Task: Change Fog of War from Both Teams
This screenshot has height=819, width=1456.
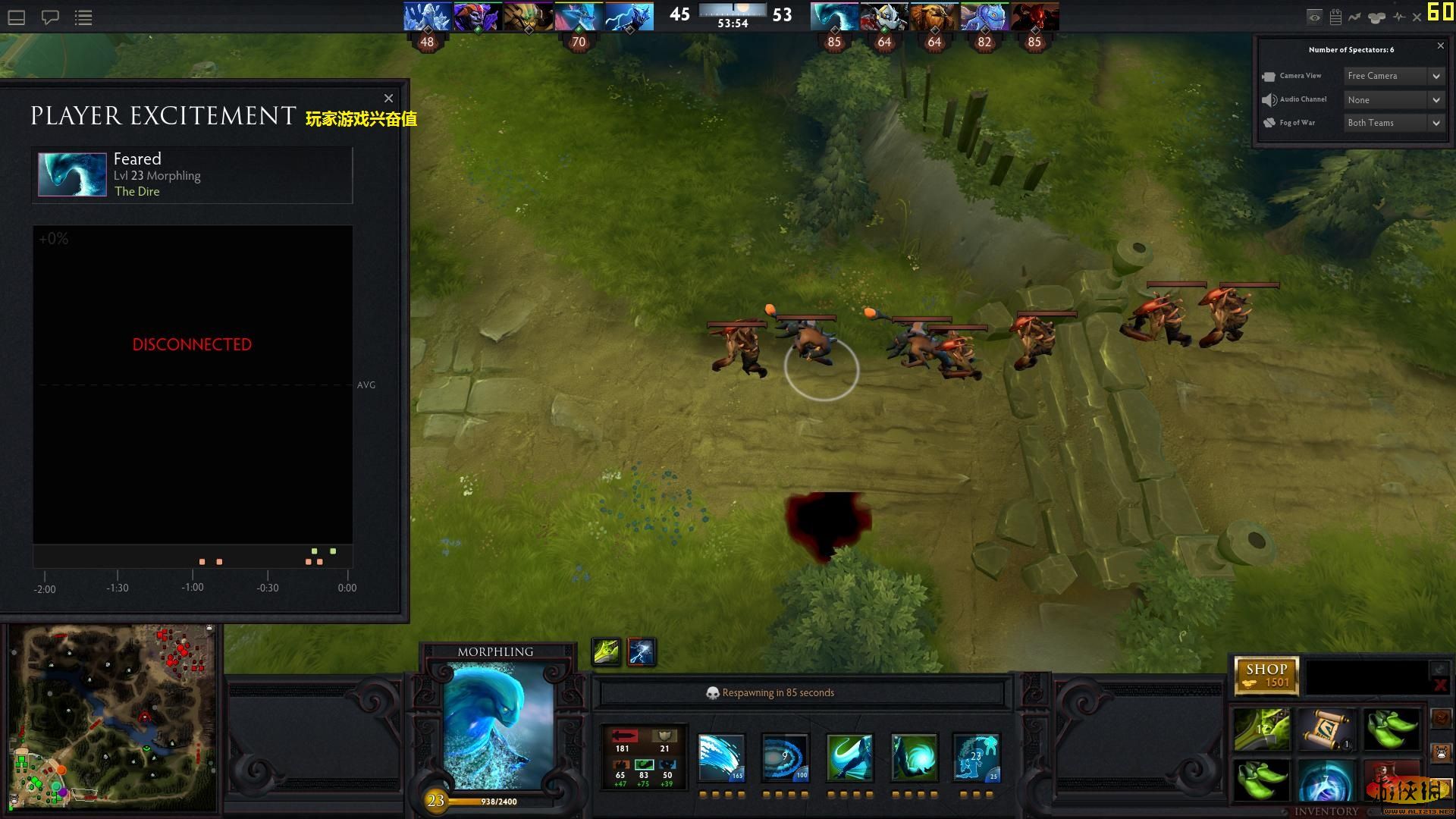Action: click(x=1394, y=122)
